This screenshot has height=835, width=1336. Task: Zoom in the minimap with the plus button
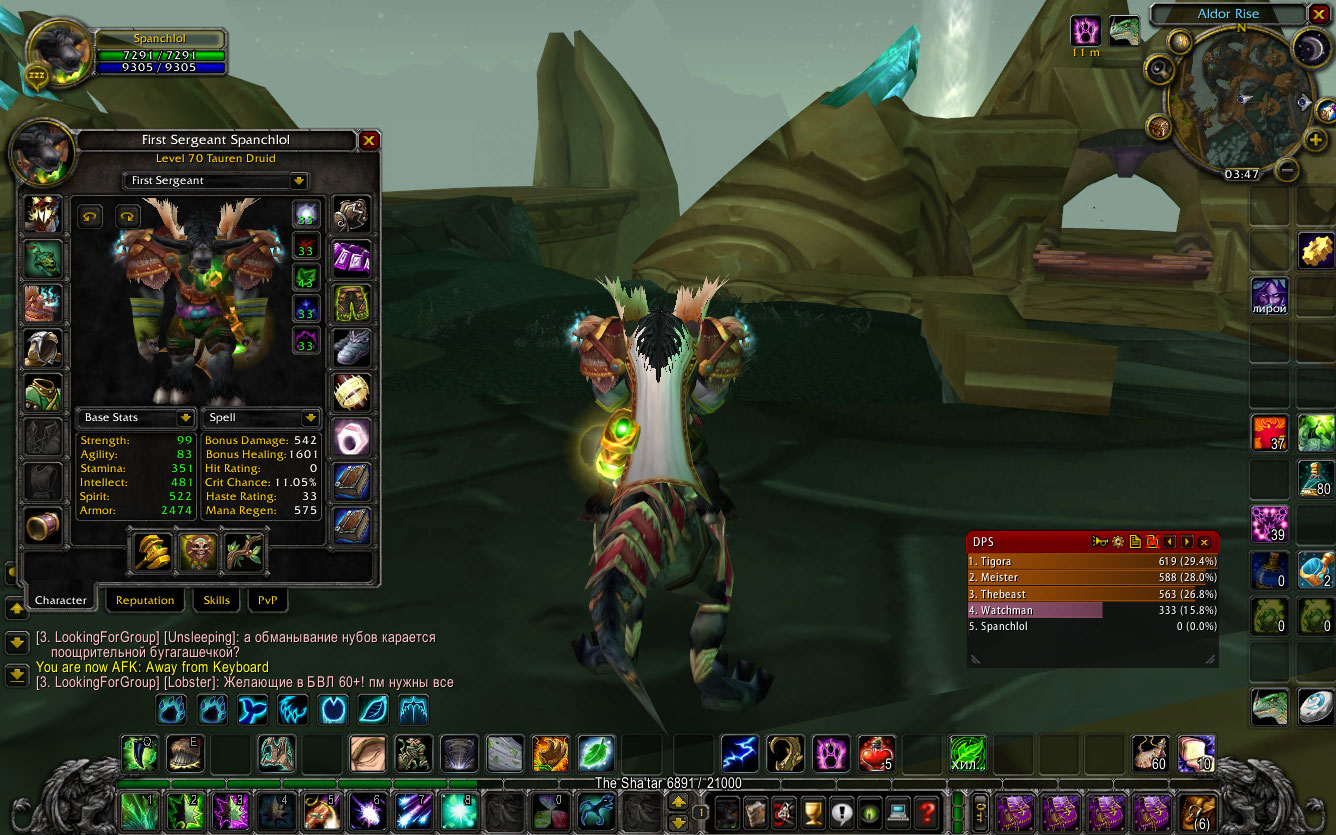point(1315,141)
